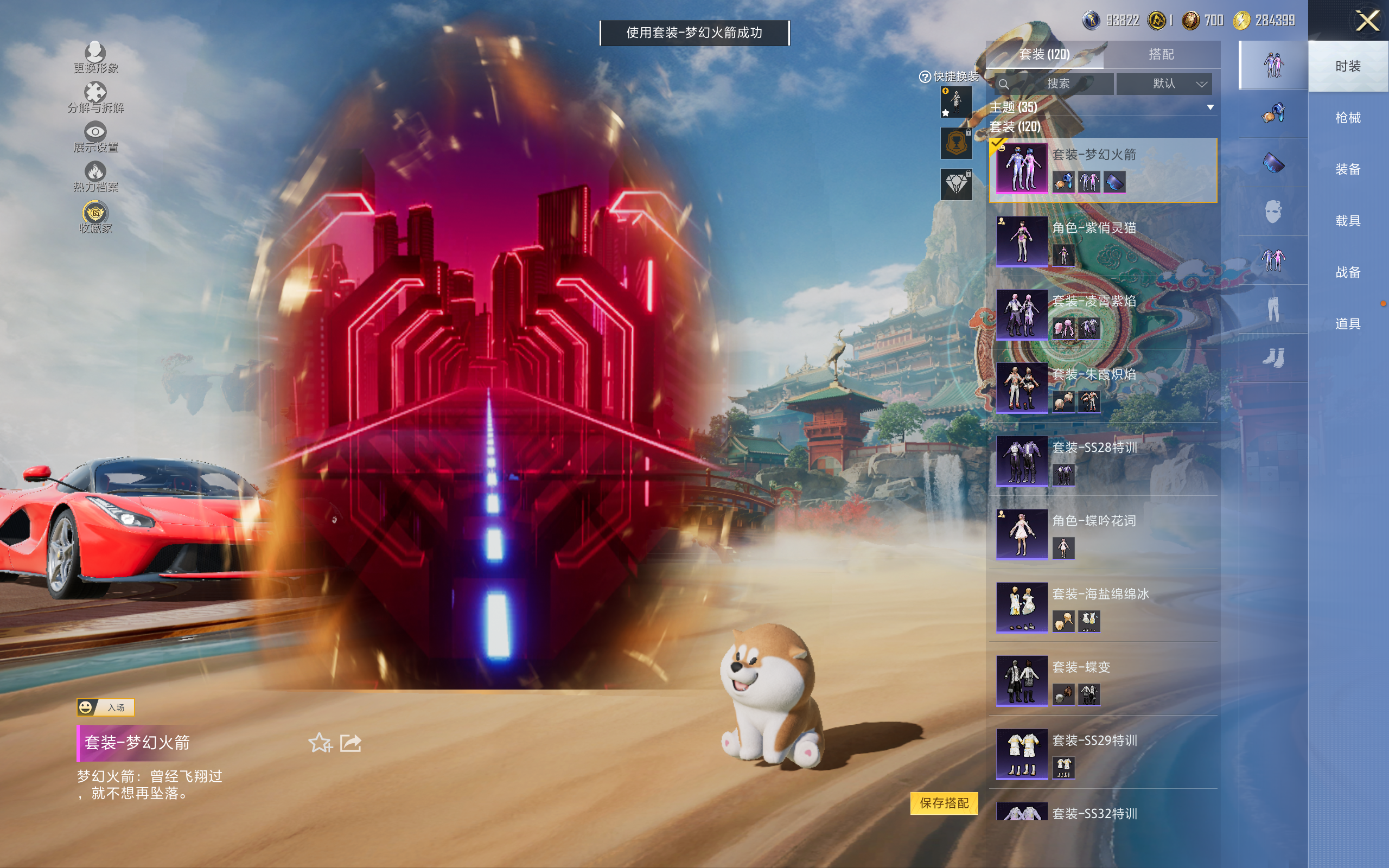The image size is (1389, 868).
Task: Save the outfit with 保存搭配
Action: click(x=944, y=802)
